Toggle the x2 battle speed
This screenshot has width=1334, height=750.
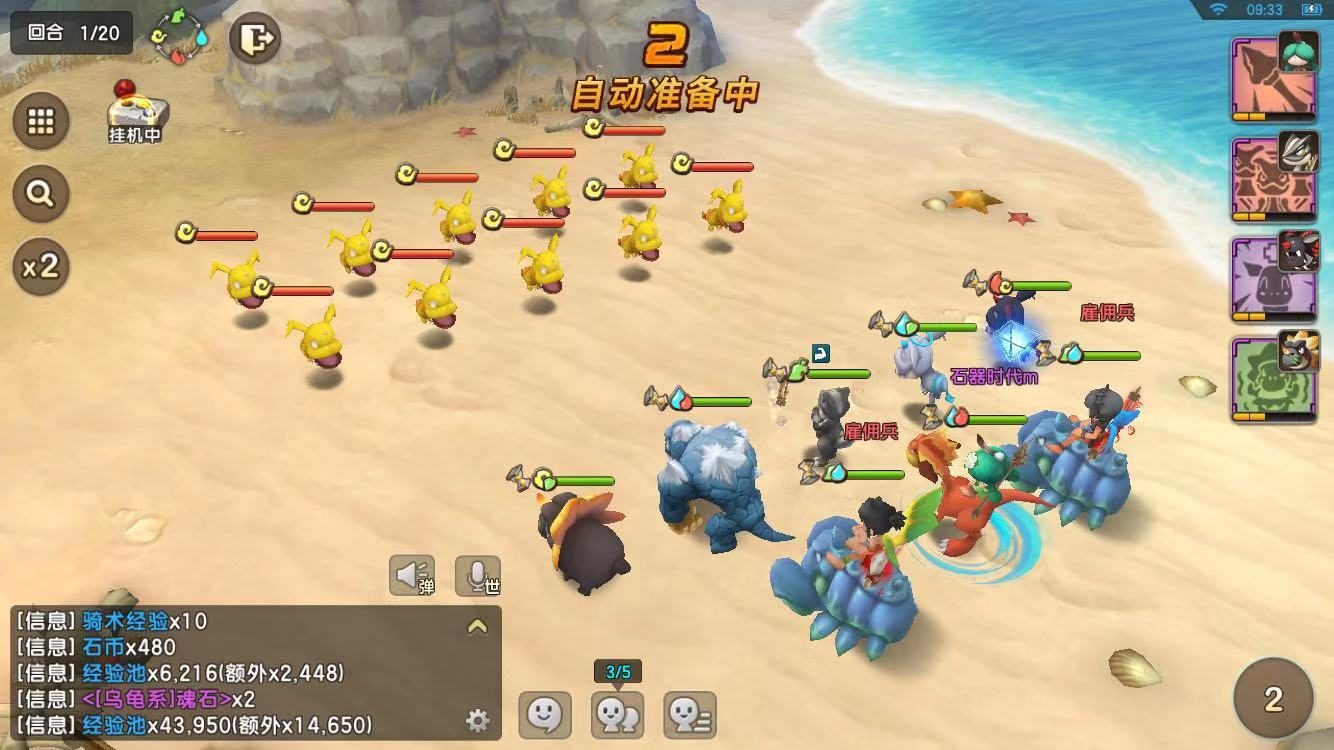[x=41, y=266]
